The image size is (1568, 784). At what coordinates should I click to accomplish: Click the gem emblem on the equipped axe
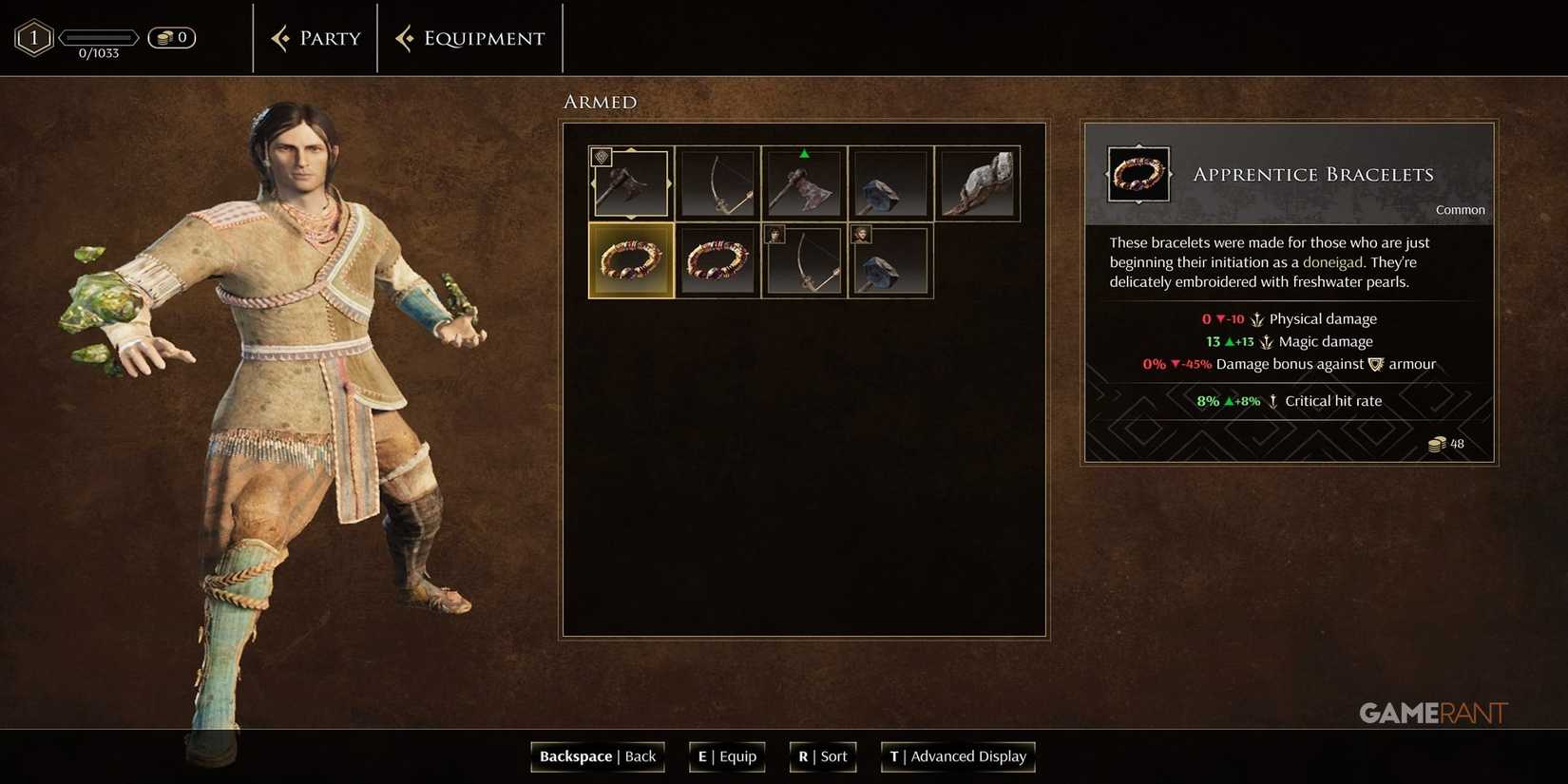point(600,156)
